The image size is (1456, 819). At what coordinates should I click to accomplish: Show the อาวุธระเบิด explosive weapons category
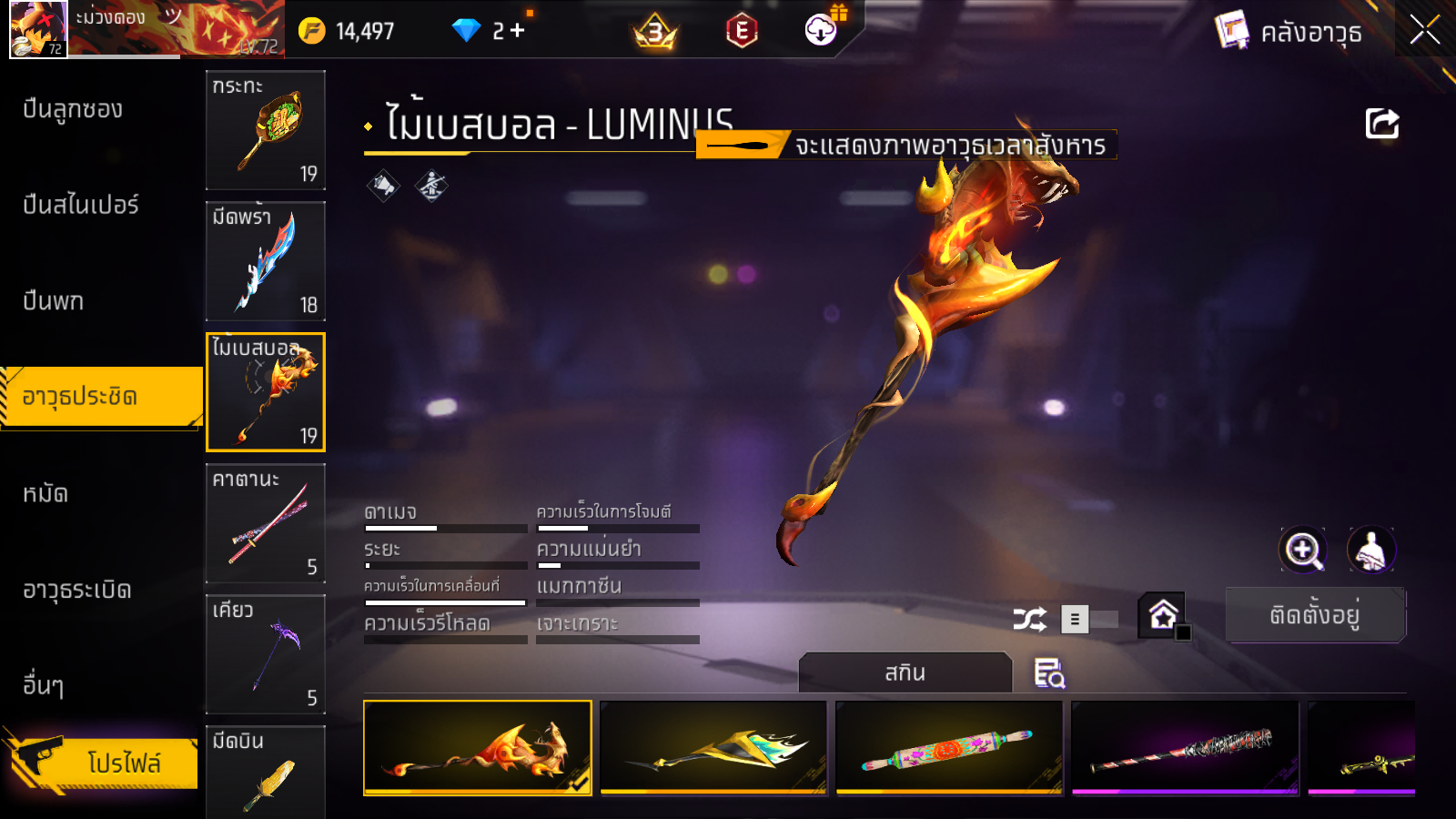(x=77, y=591)
